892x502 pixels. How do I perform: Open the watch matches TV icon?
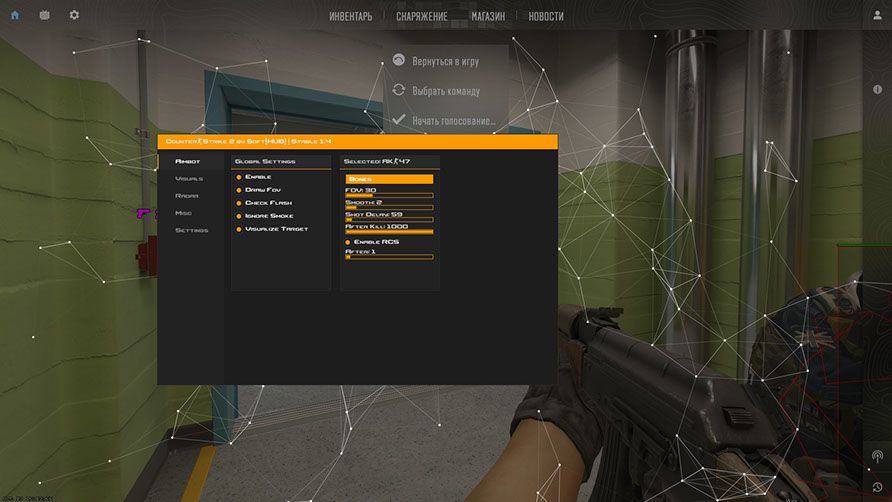pos(44,15)
